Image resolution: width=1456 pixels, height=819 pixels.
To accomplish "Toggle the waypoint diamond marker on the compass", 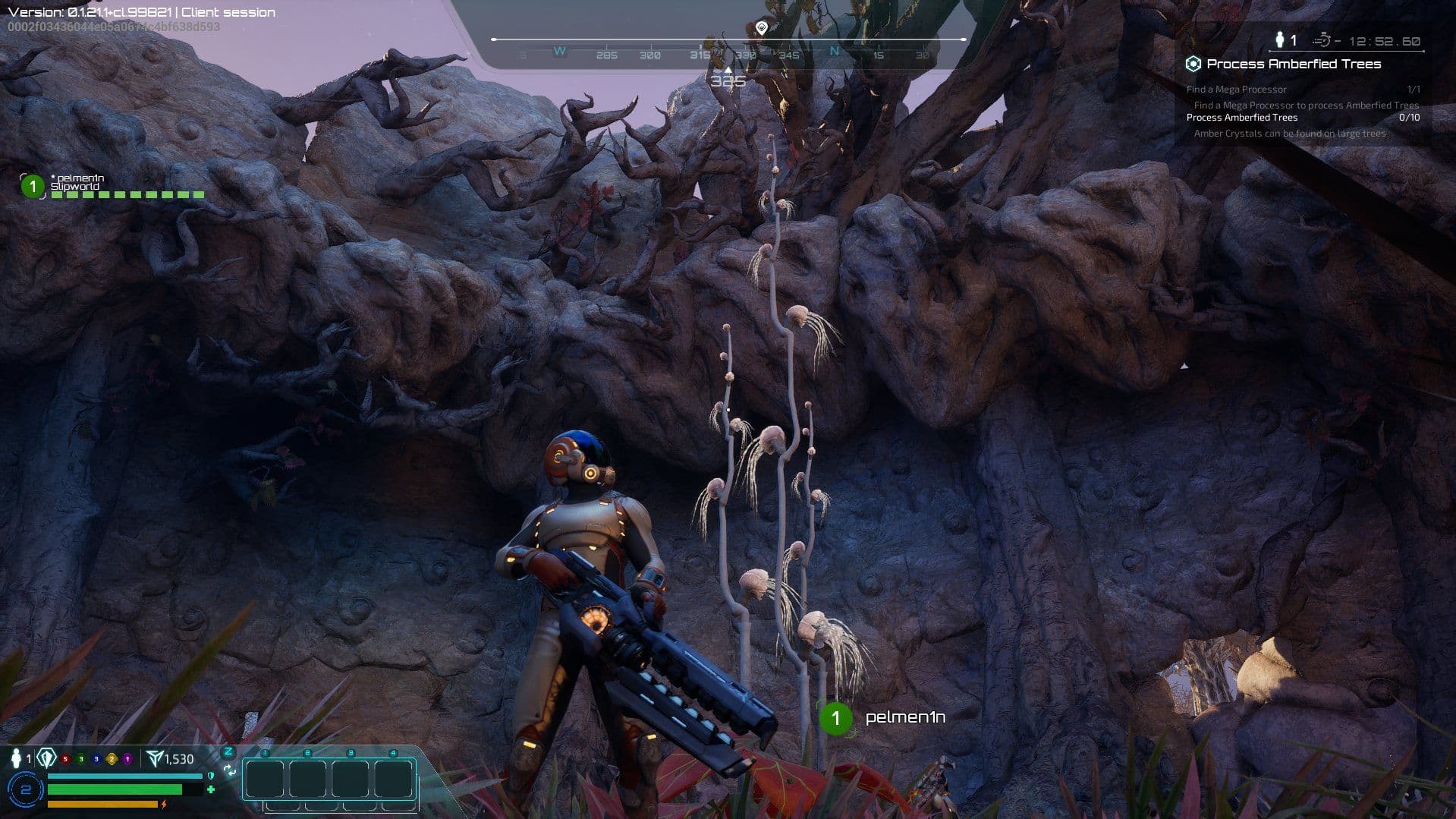I will (762, 25).
